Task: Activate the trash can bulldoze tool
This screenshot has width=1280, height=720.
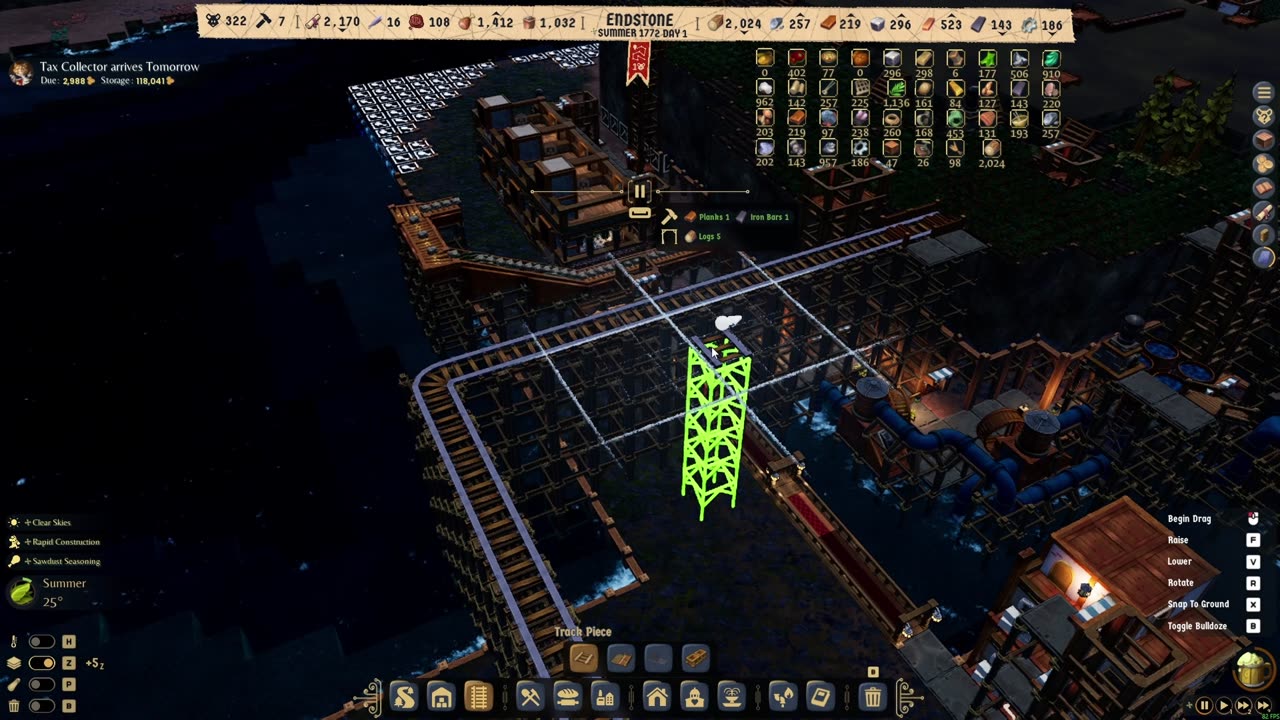Action: (x=873, y=696)
